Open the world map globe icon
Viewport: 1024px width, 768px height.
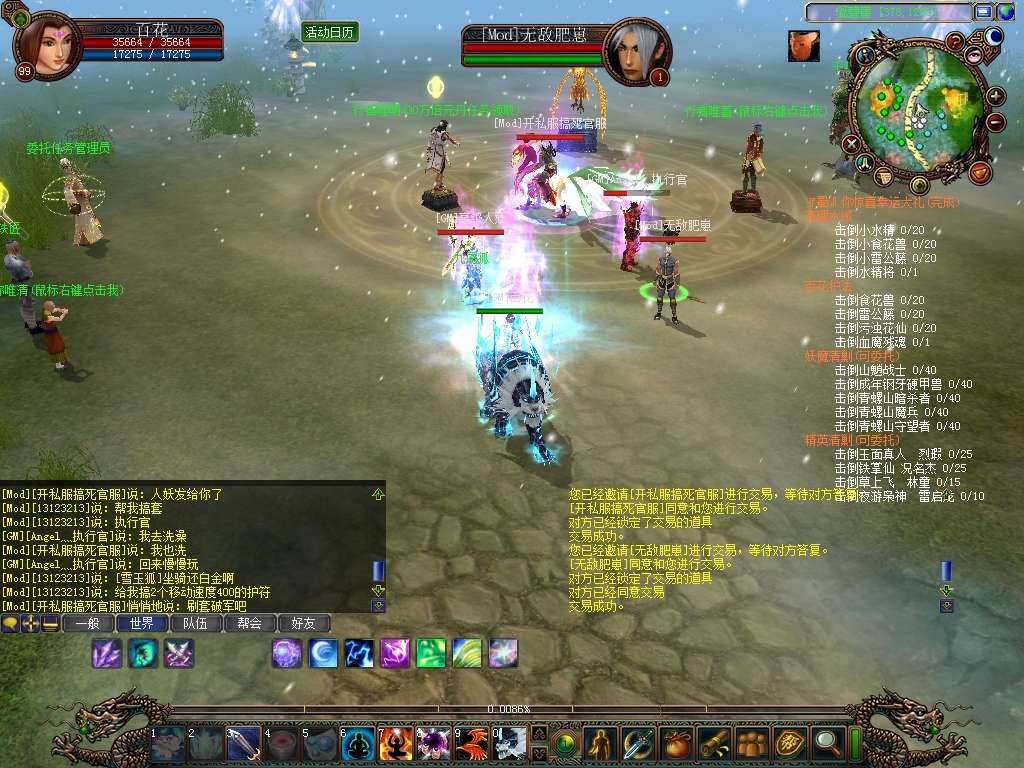click(x=994, y=37)
